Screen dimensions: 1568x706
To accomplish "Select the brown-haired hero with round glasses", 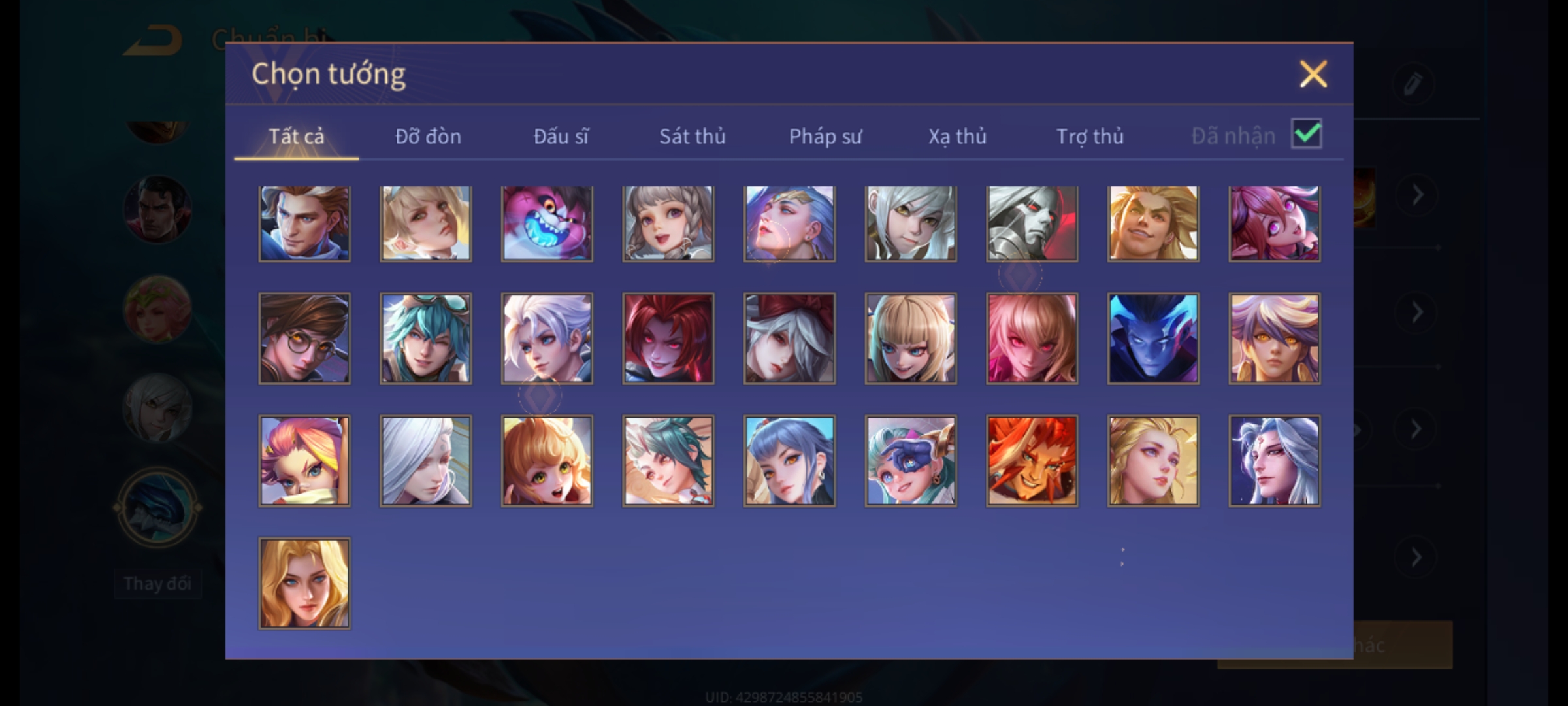I will 304,338.
